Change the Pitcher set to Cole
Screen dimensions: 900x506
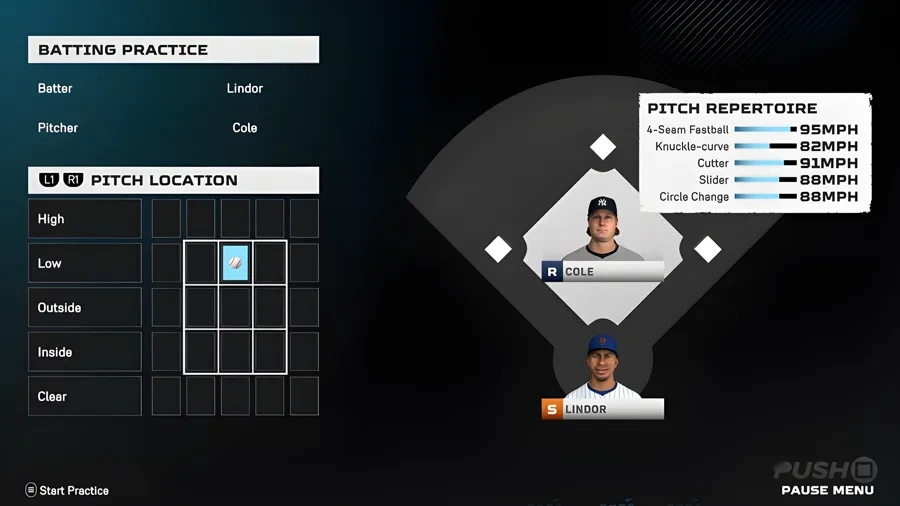(244, 128)
